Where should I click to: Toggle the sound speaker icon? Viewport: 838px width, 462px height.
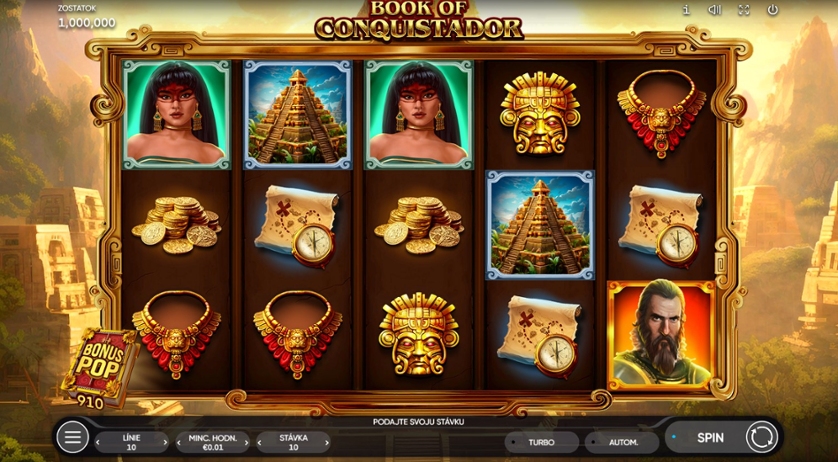click(715, 10)
